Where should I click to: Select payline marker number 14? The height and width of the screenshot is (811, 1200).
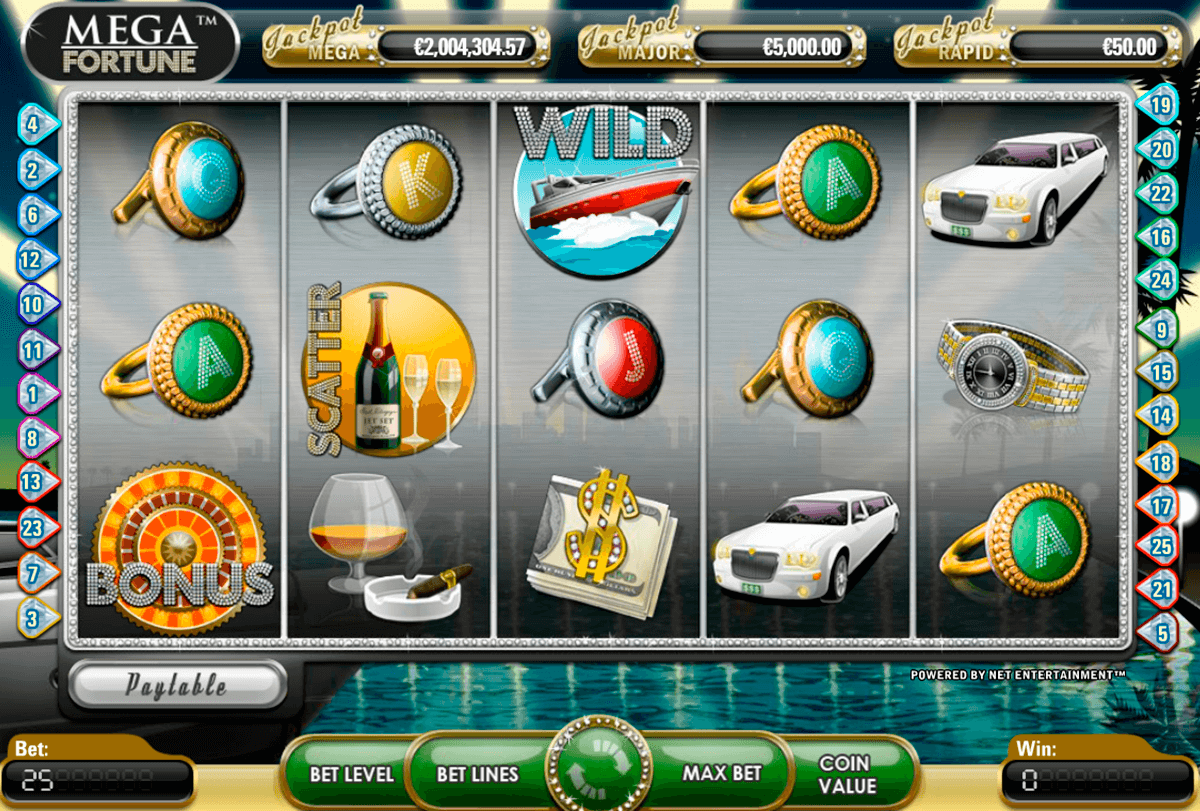click(x=1161, y=412)
